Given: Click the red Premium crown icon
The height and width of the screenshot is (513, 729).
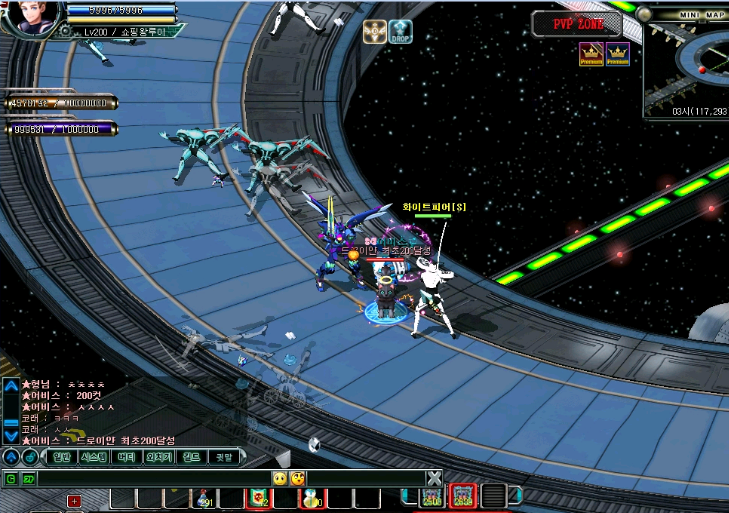Looking at the screenshot, I should point(591,54).
